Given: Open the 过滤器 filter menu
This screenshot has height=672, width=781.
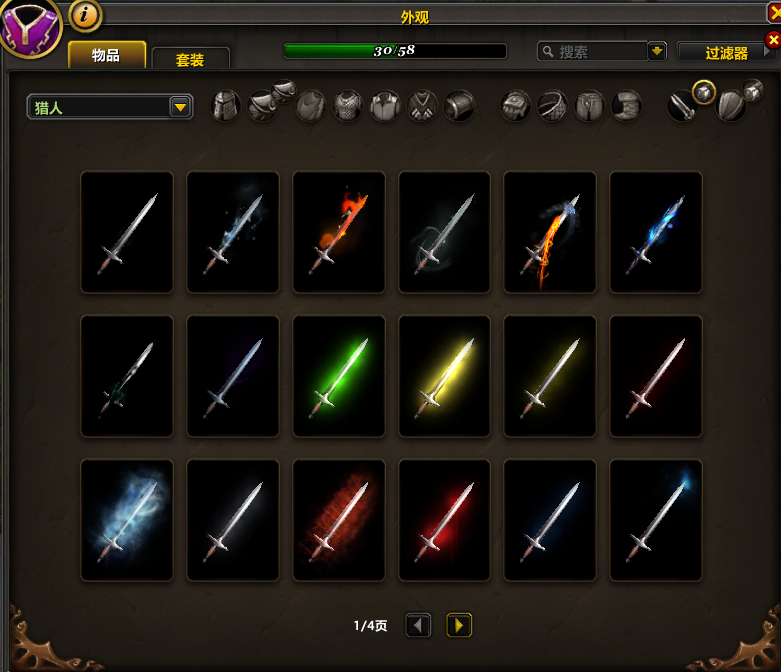Looking at the screenshot, I should [x=726, y=53].
